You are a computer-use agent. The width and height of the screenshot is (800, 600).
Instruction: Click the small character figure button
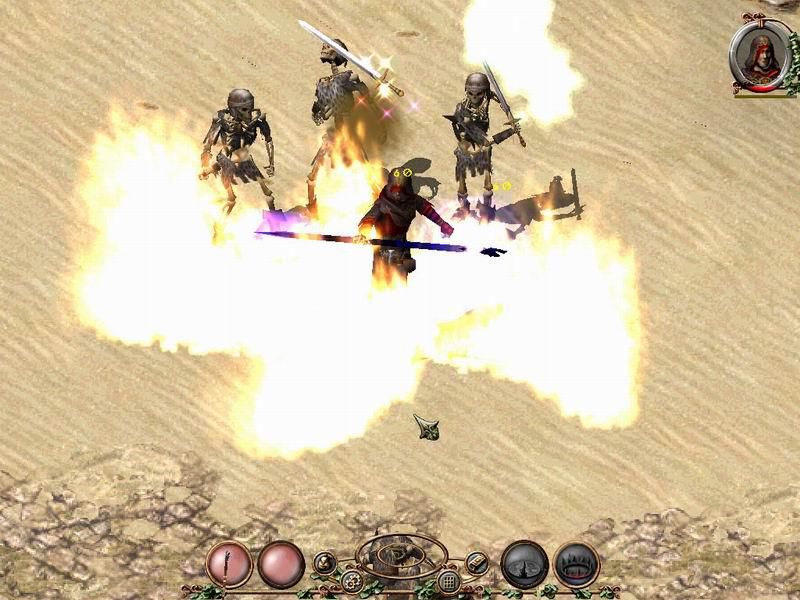(x=325, y=562)
